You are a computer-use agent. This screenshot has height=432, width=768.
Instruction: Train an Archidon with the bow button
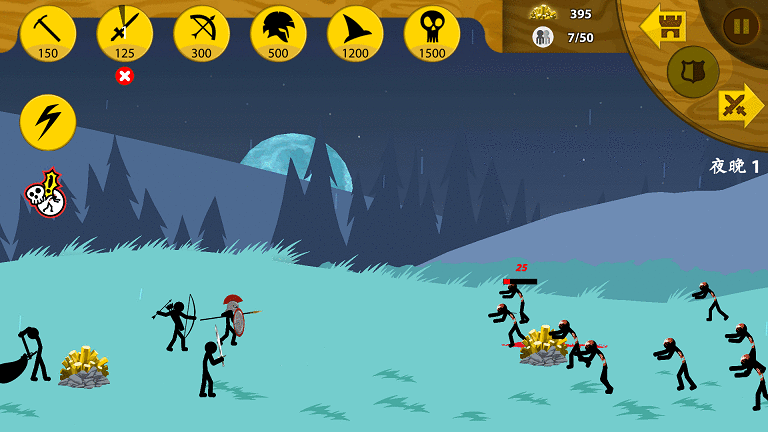point(201,32)
